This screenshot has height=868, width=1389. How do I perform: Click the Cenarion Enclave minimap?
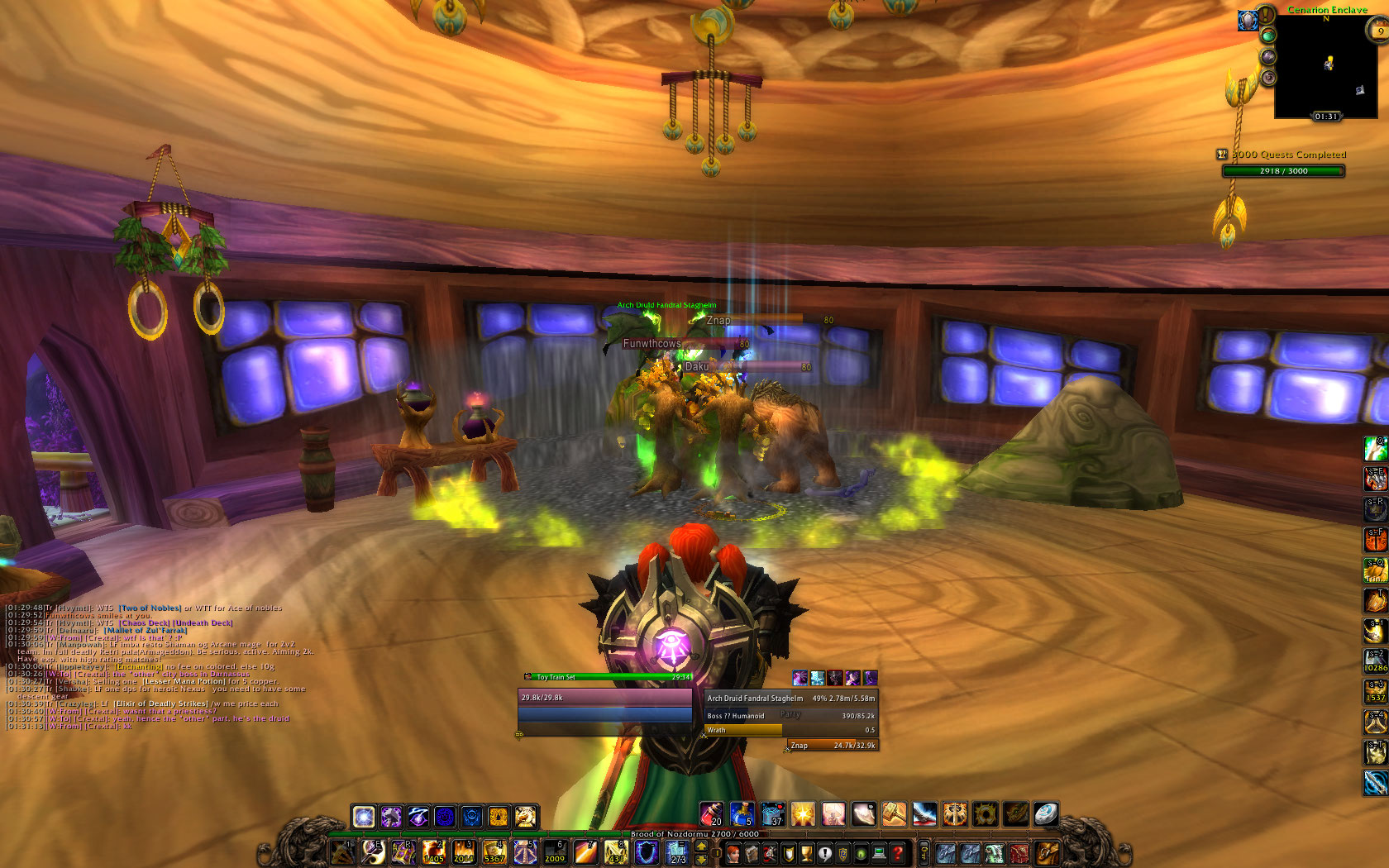(1325, 68)
